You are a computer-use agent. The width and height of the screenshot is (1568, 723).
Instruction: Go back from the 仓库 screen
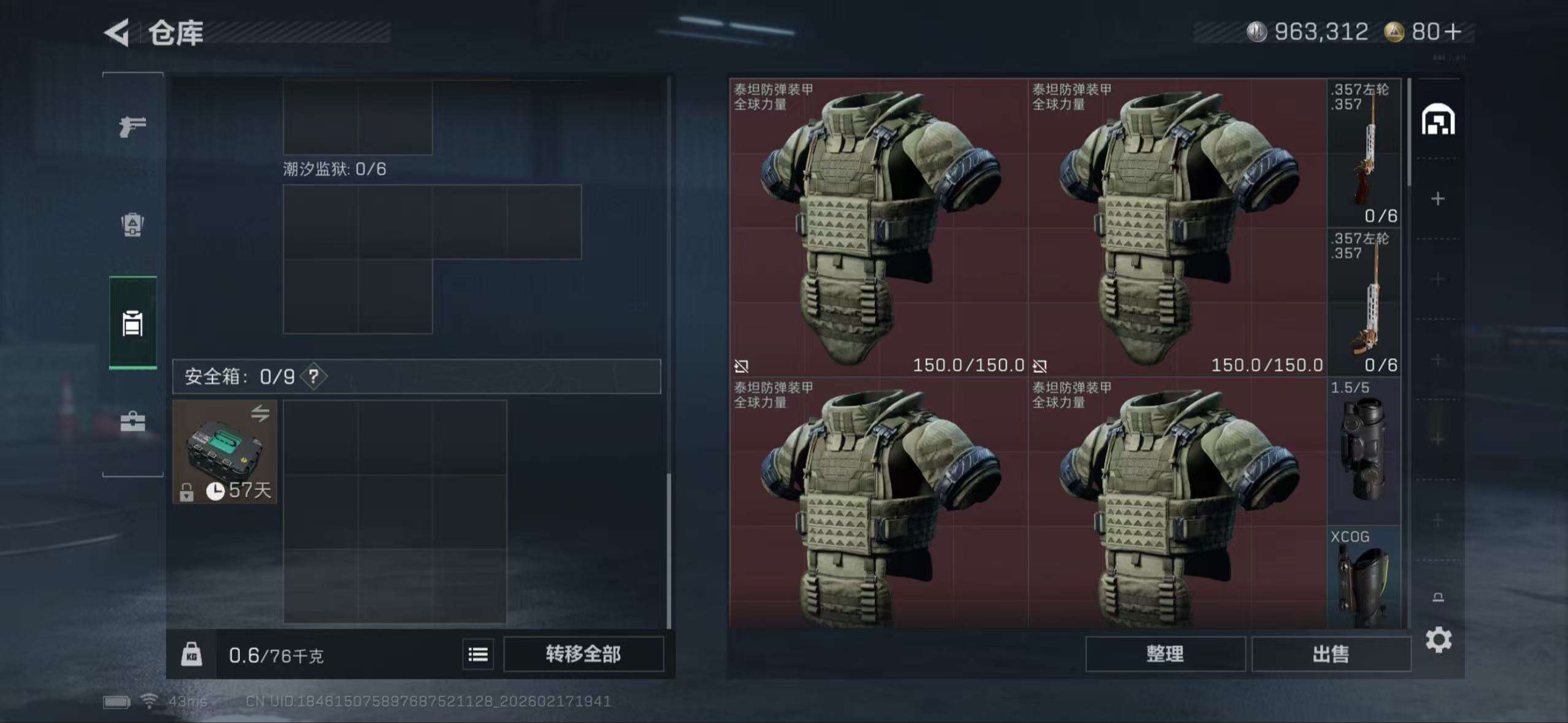click(x=117, y=33)
